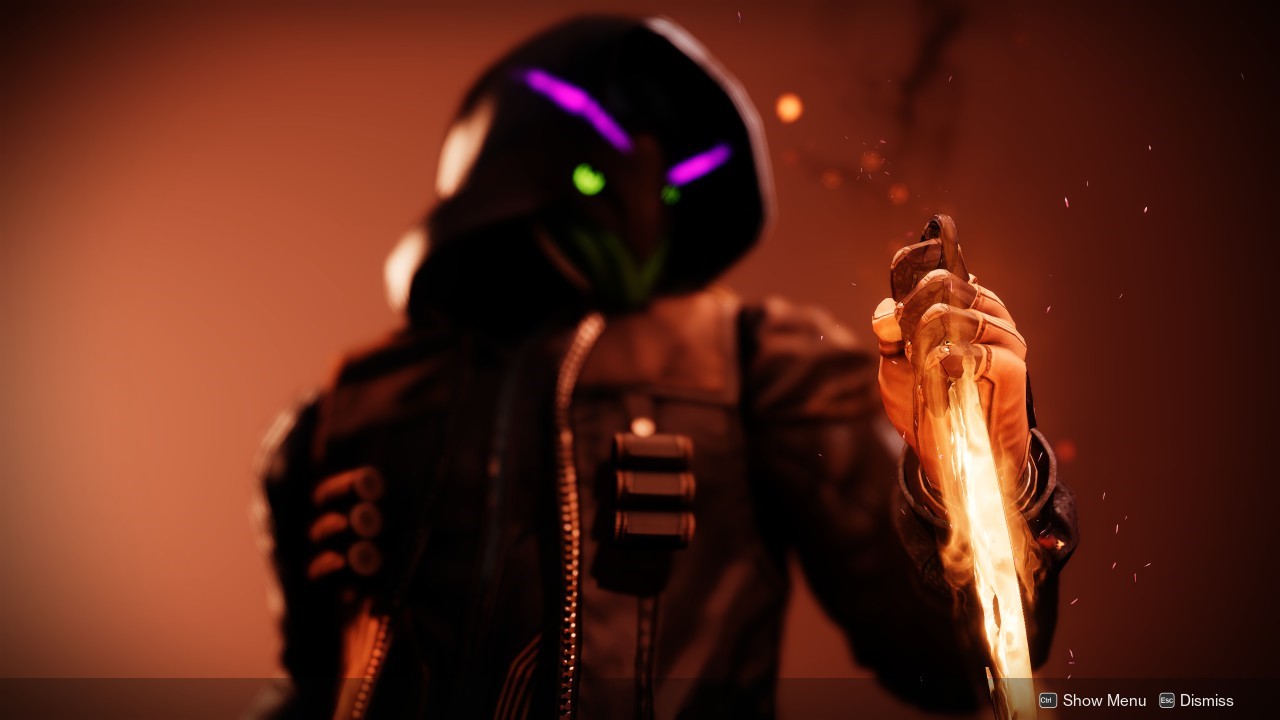Select the Ctrl keybind indicator
Image resolution: width=1280 pixels, height=720 pixels.
[x=1048, y=699]
